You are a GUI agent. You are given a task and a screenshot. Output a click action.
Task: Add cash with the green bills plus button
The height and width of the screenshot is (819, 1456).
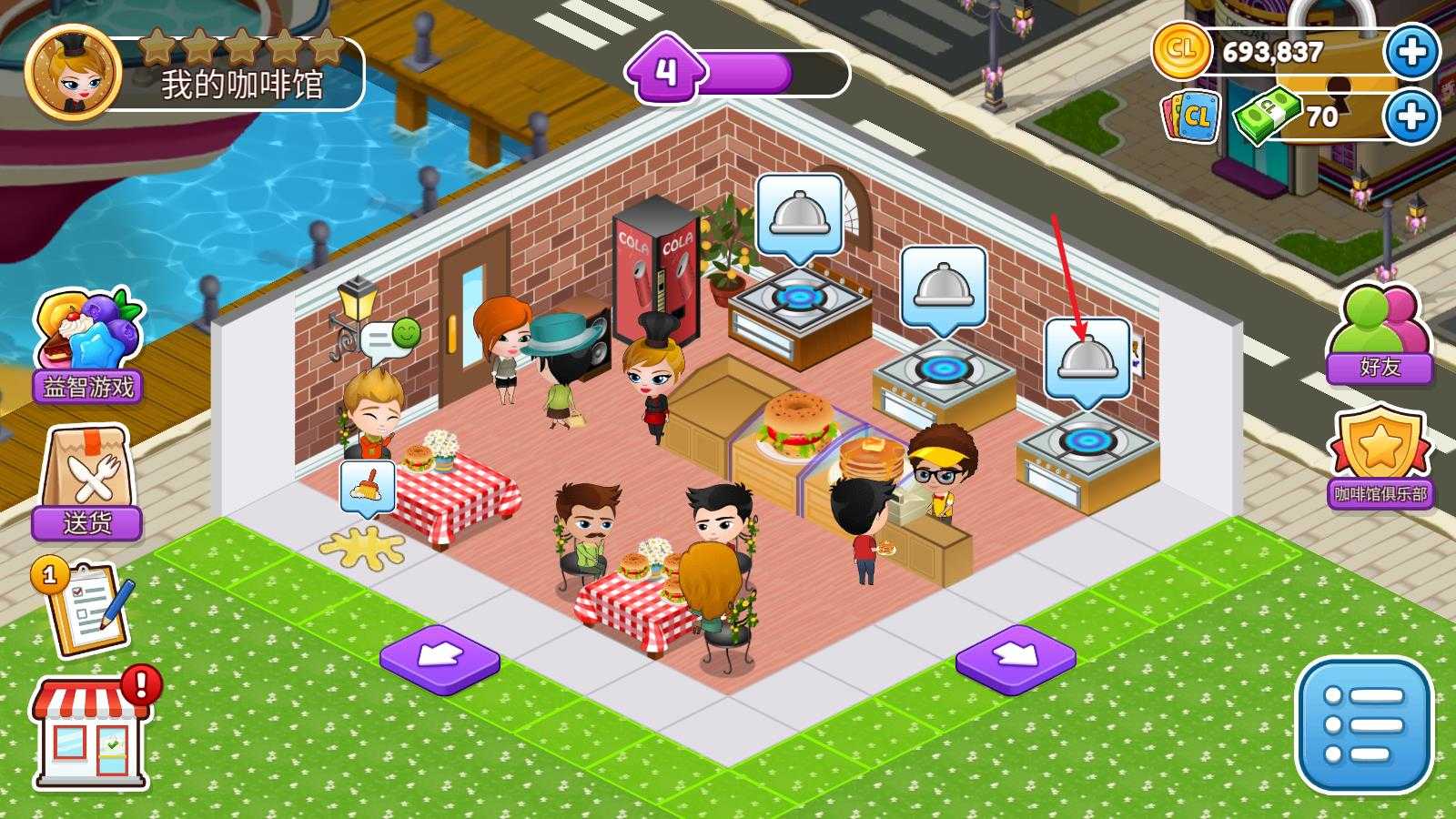(x=1411, y=116)
